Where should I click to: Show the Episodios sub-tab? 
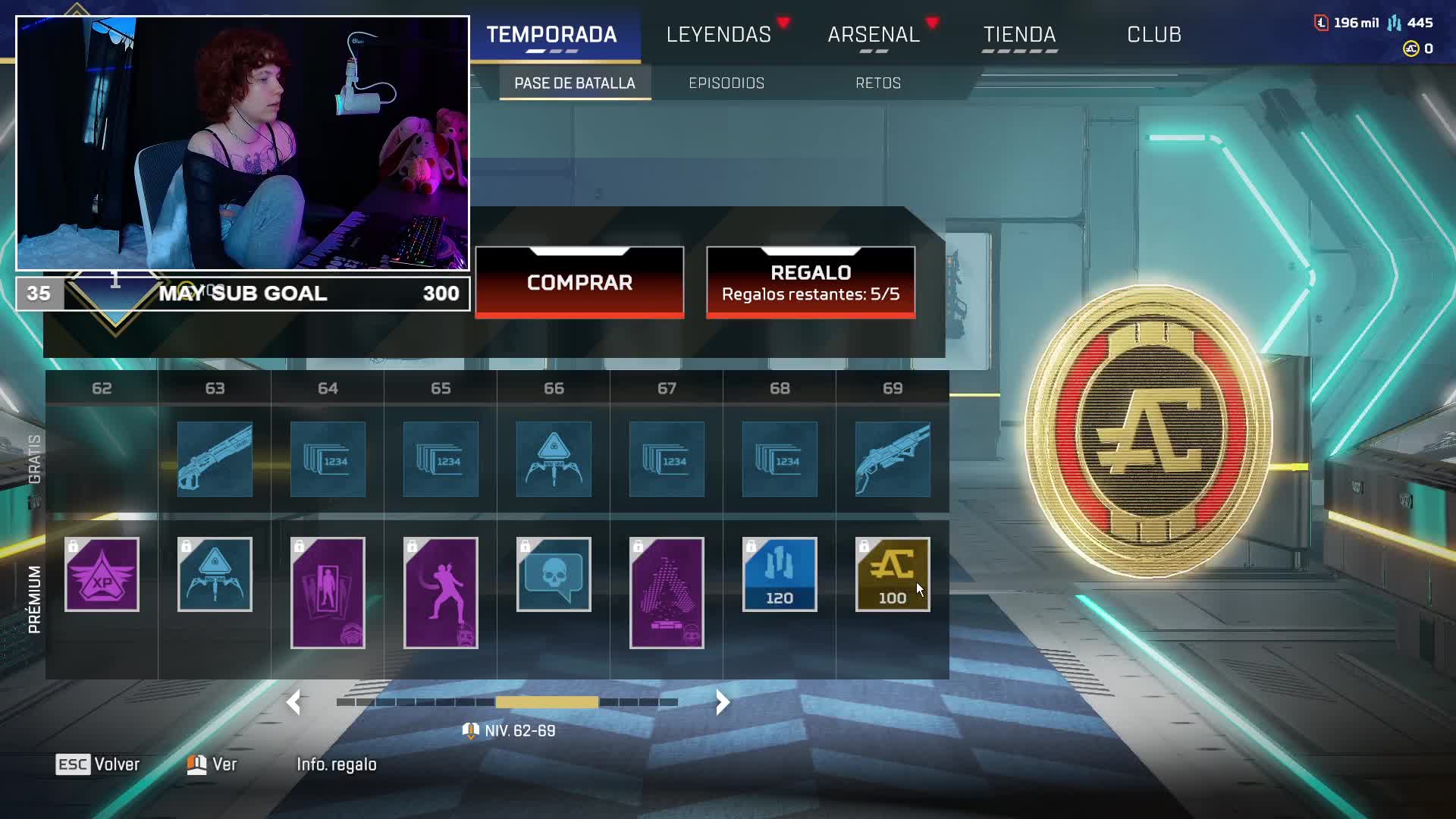[726, 83]
